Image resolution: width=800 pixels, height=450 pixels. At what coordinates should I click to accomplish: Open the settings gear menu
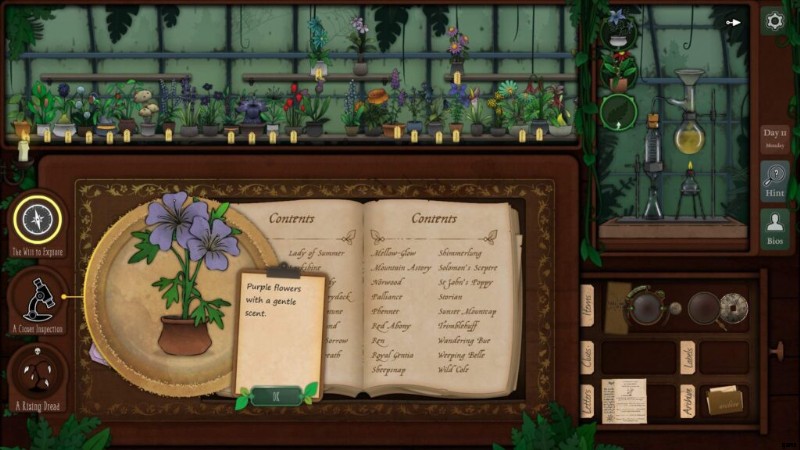pyautogui.click(x=774, y=21)
